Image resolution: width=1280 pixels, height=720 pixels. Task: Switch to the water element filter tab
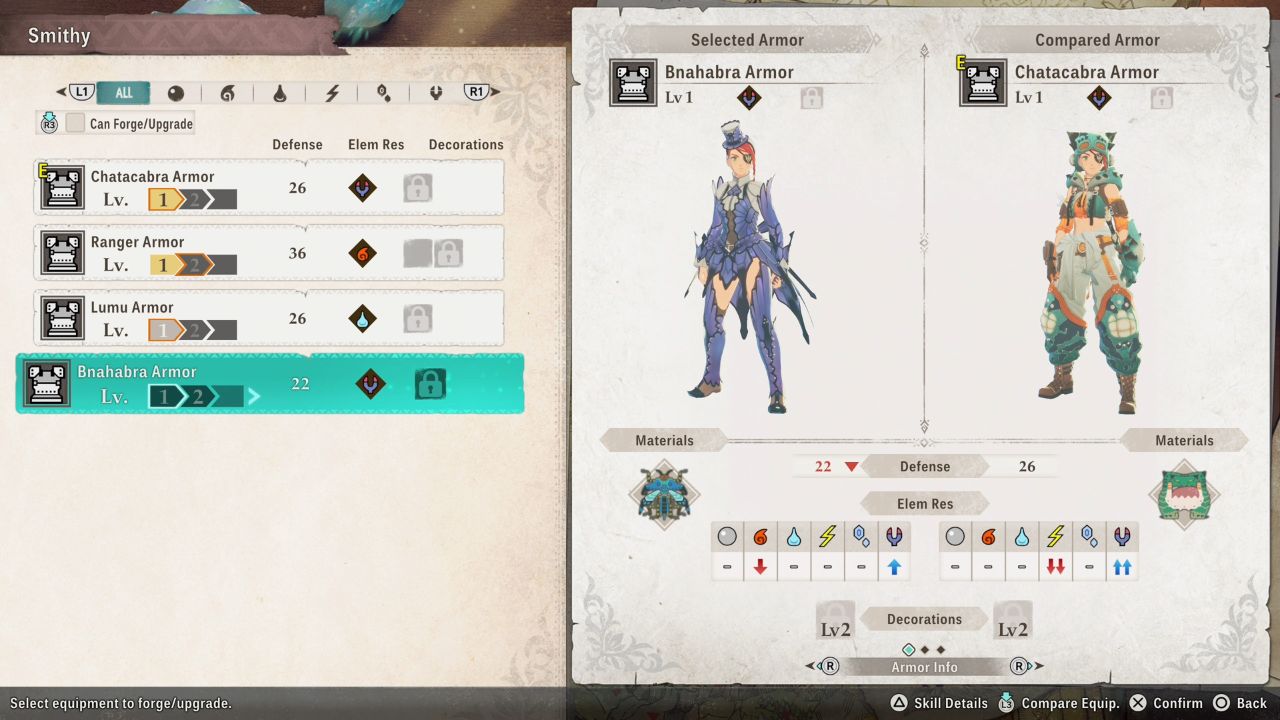point(280,93)
